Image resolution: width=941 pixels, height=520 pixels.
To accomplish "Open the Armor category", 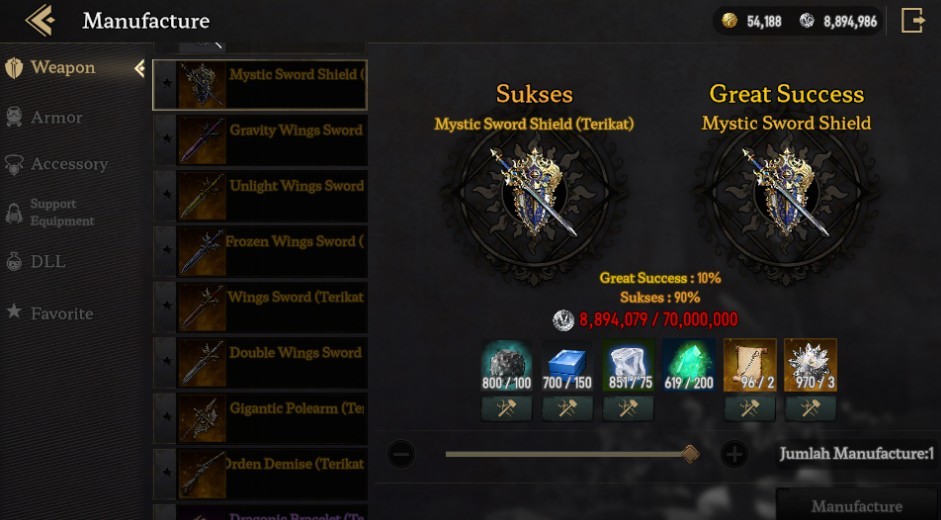I will point(56,117).
